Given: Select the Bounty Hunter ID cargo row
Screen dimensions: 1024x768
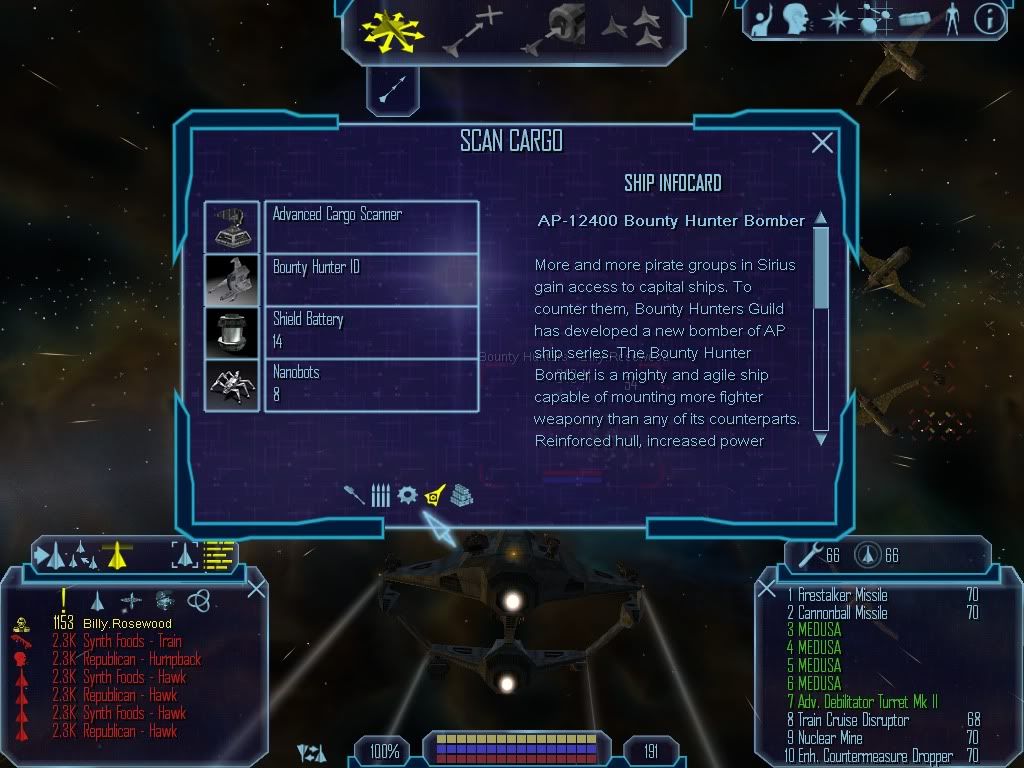Looking at the screenshot, I should point(341,279).
